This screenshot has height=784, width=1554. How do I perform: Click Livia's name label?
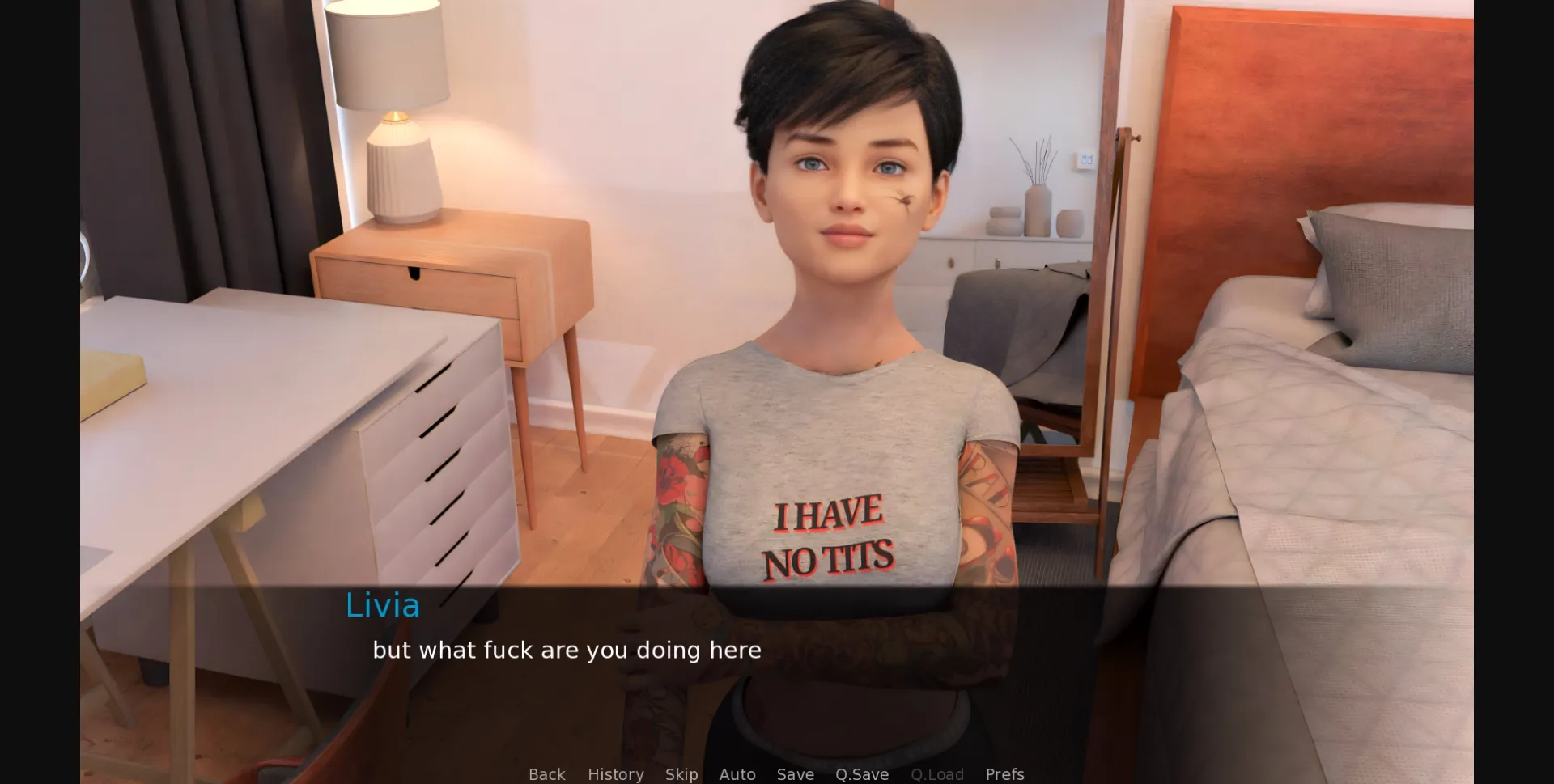381,605
